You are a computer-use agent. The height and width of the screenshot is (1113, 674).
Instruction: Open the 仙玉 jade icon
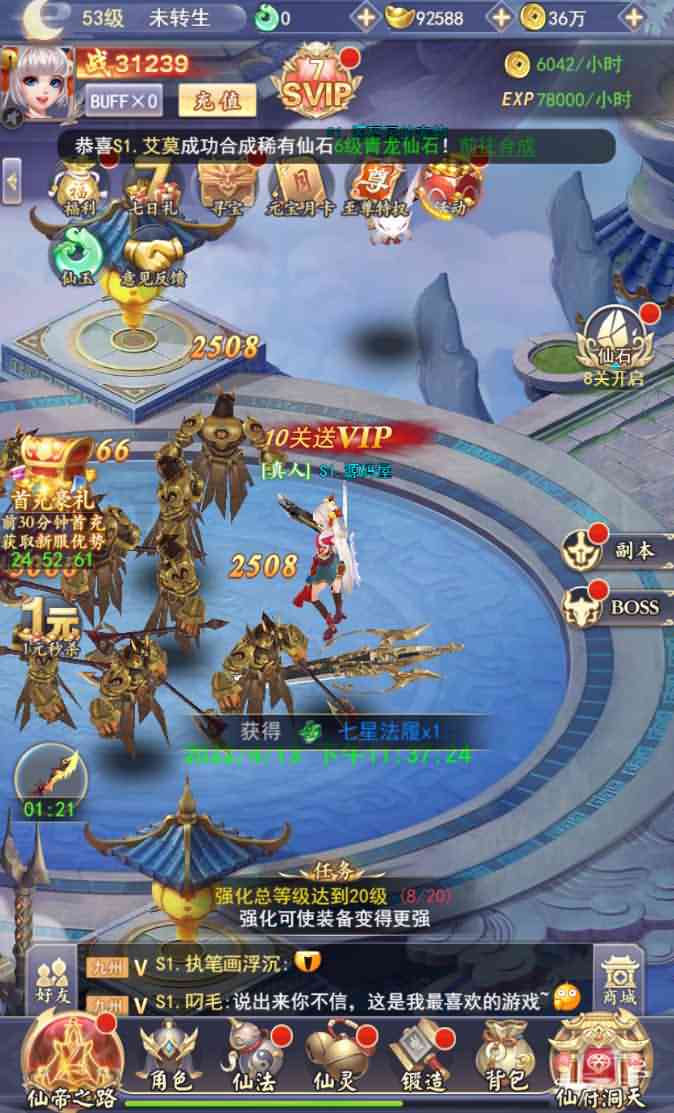pyautogui.click(x=78, y=256)
